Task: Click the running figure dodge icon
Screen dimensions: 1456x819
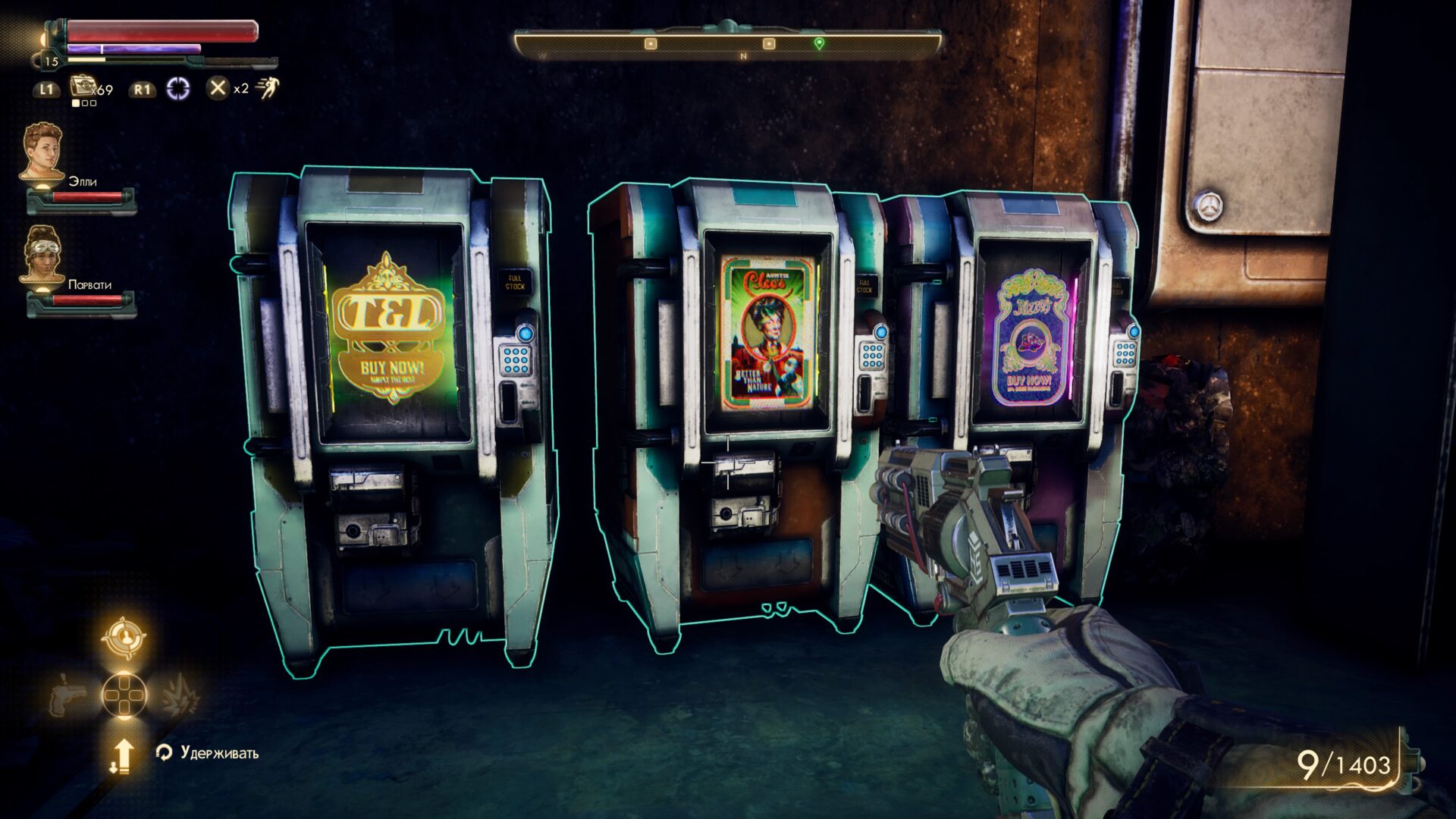Action: point(267,88)
